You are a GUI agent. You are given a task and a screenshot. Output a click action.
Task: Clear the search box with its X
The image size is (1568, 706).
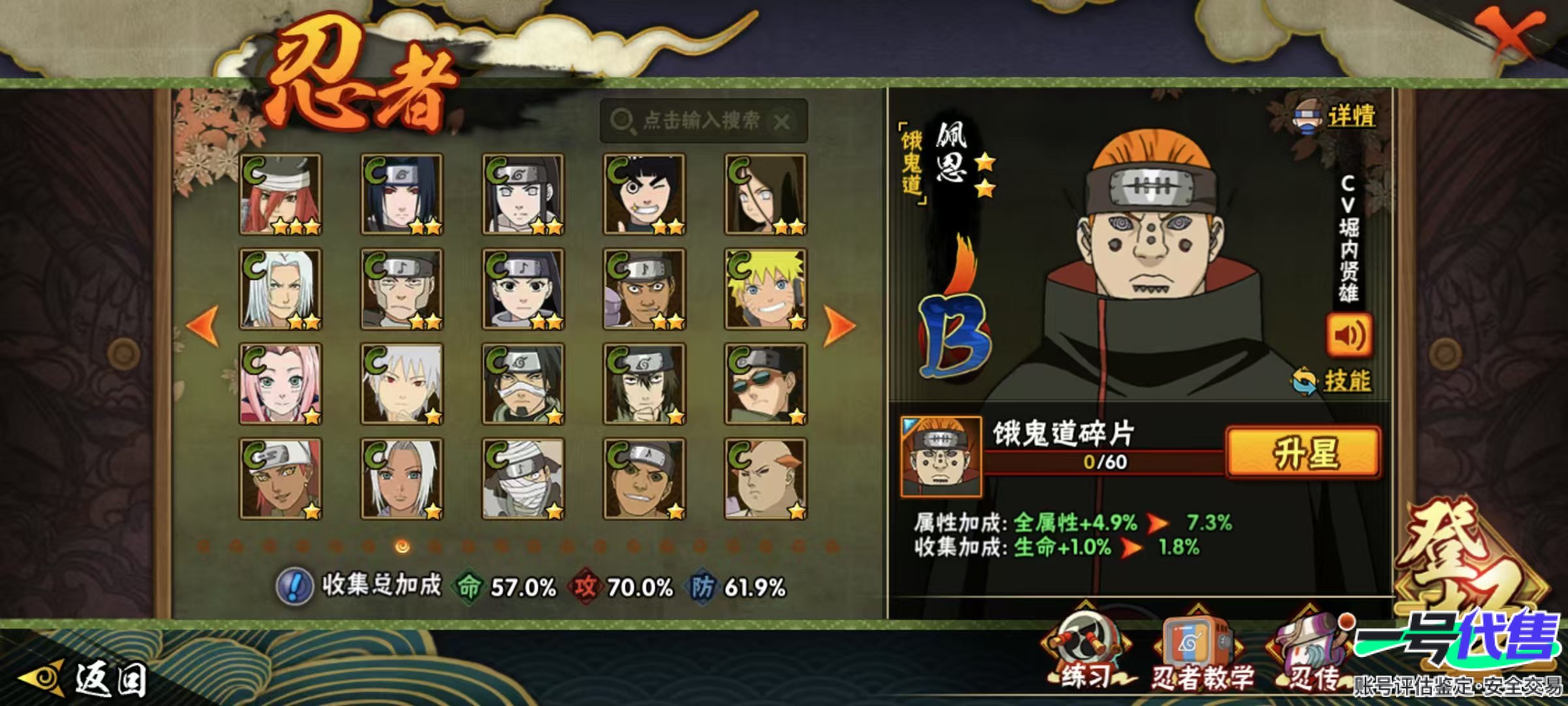tap(781, 122)
